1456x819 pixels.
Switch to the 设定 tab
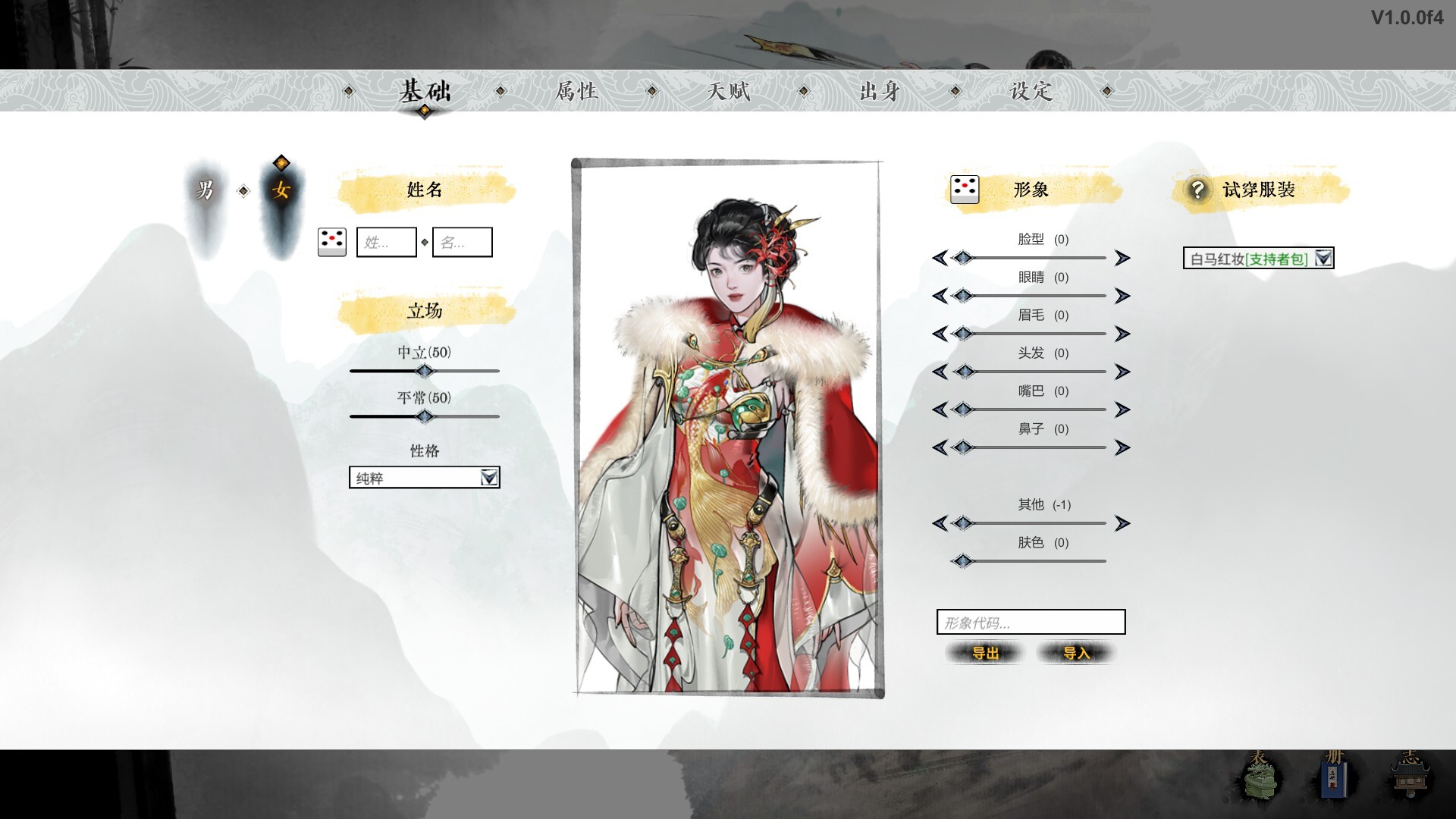pyautogui.click(x=1031, y=91)
